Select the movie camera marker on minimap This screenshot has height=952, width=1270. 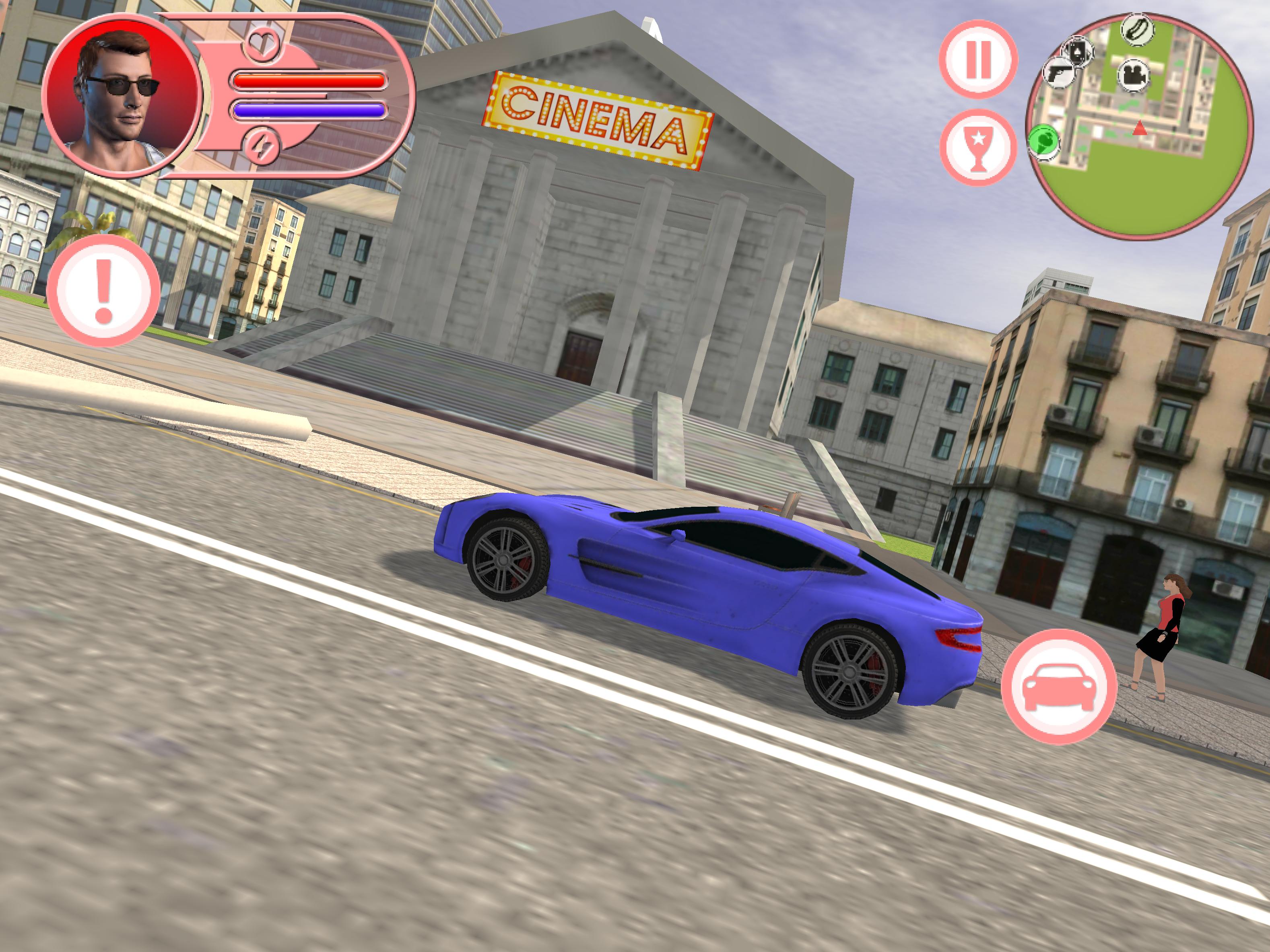click(1133, 75)
